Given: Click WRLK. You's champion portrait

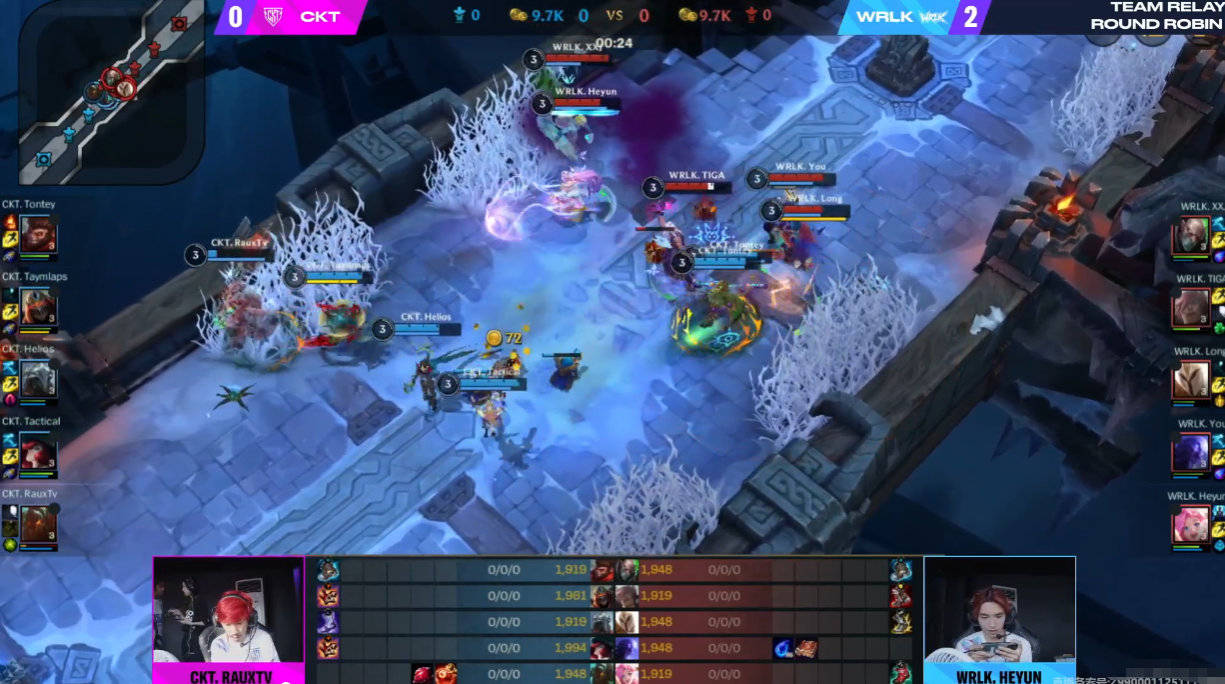Looking at the screenshot, I should coord(1190,453).
